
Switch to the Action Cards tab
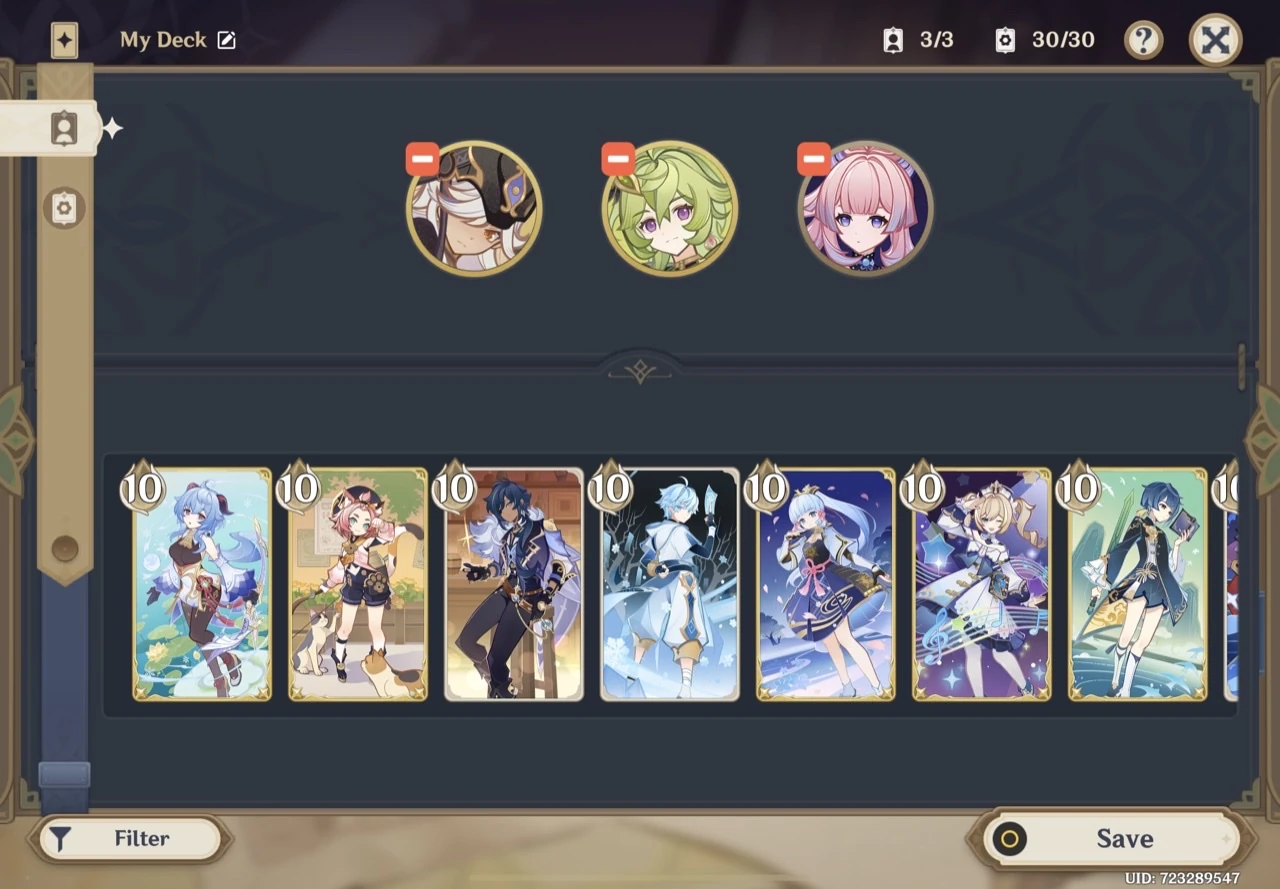tap(63, 207)
